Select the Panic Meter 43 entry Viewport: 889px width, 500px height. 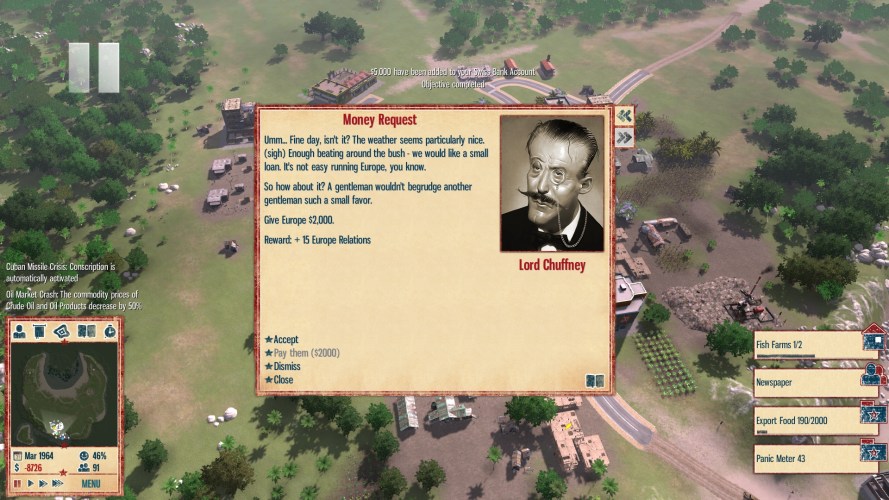click(x=807, y=457)
